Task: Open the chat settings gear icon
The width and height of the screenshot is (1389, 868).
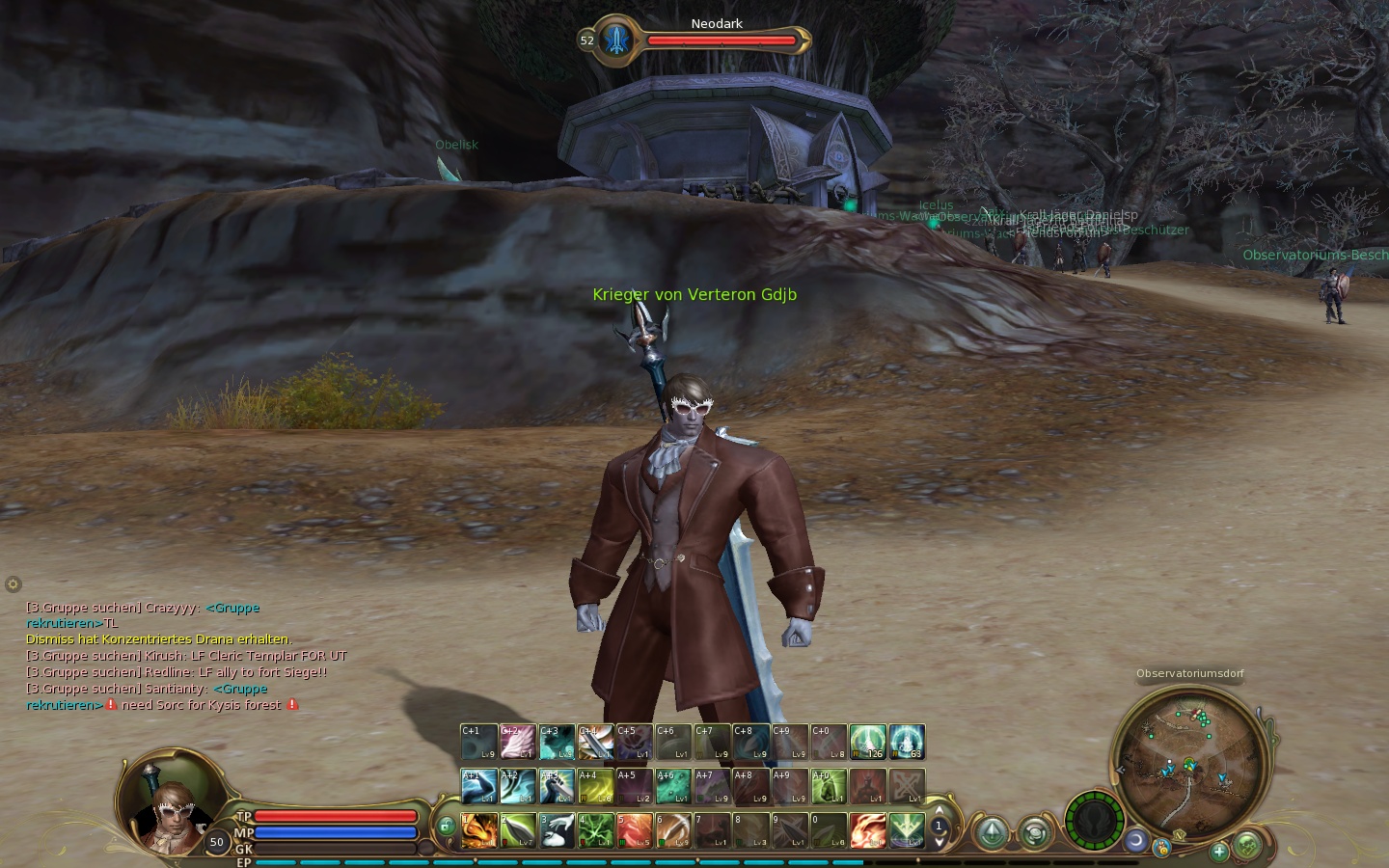Action: pyautogui.click(x=13, y=584)
